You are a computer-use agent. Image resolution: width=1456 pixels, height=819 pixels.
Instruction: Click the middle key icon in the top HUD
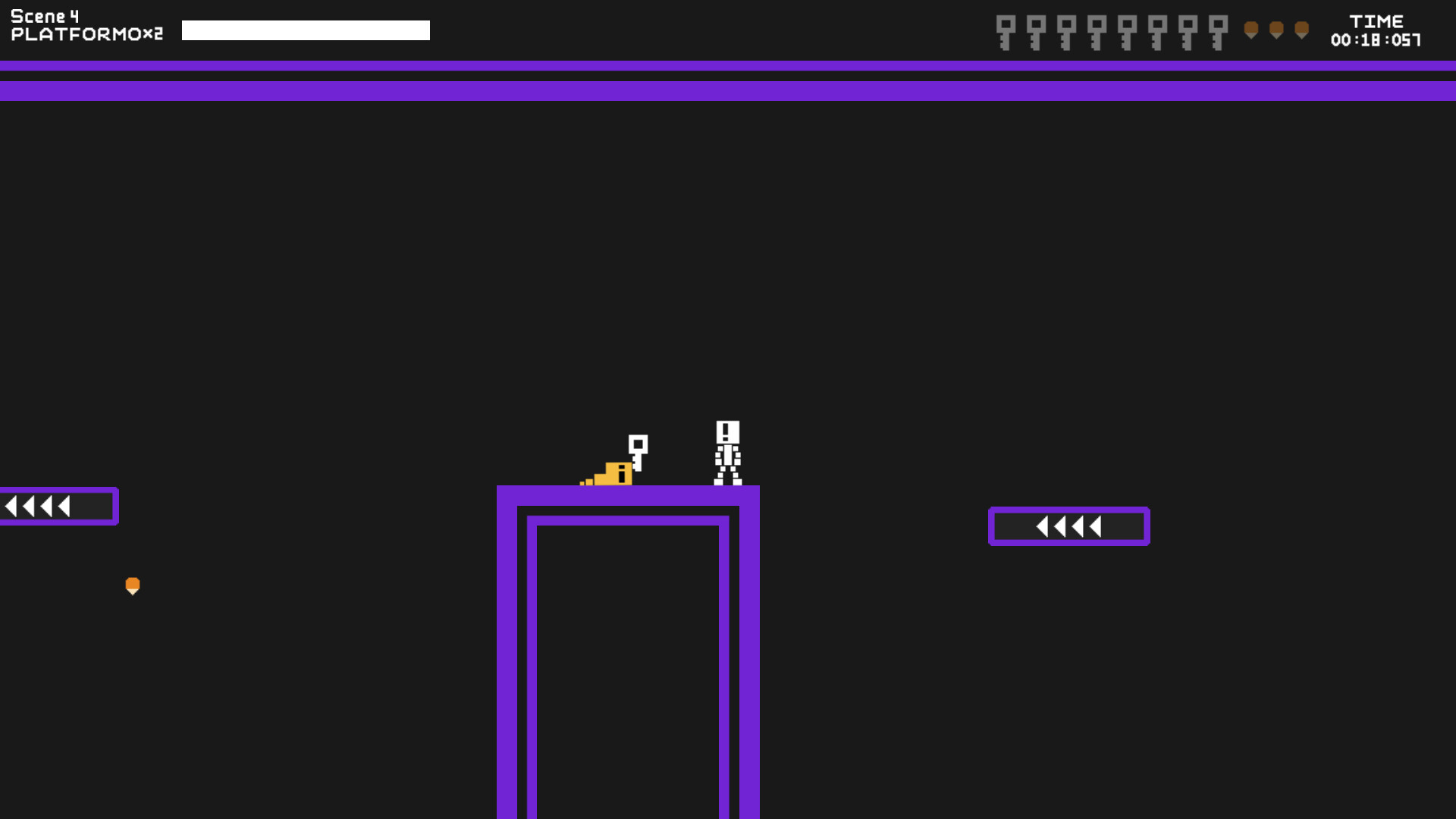coord(1096,30)
